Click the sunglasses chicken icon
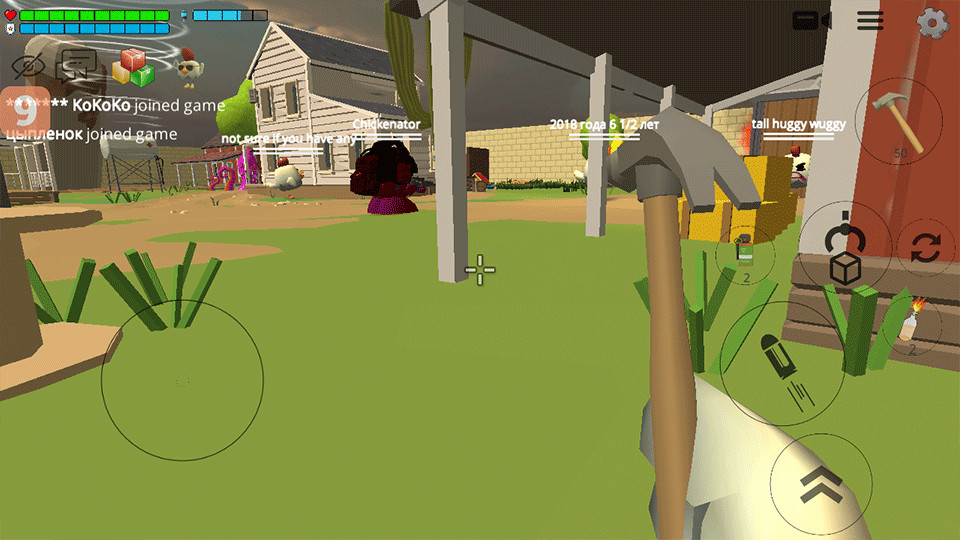This screenshot has height=540, width=960. pyautogui.click(x=187, y=68)
